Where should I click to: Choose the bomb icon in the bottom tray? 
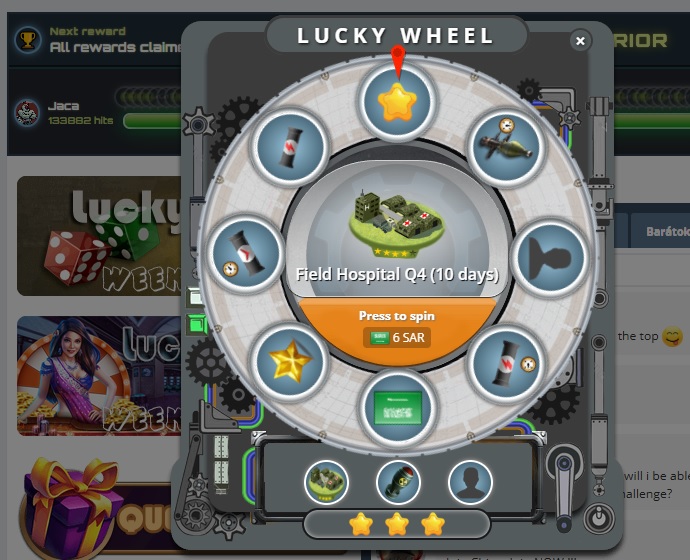(x=397, y=482)
